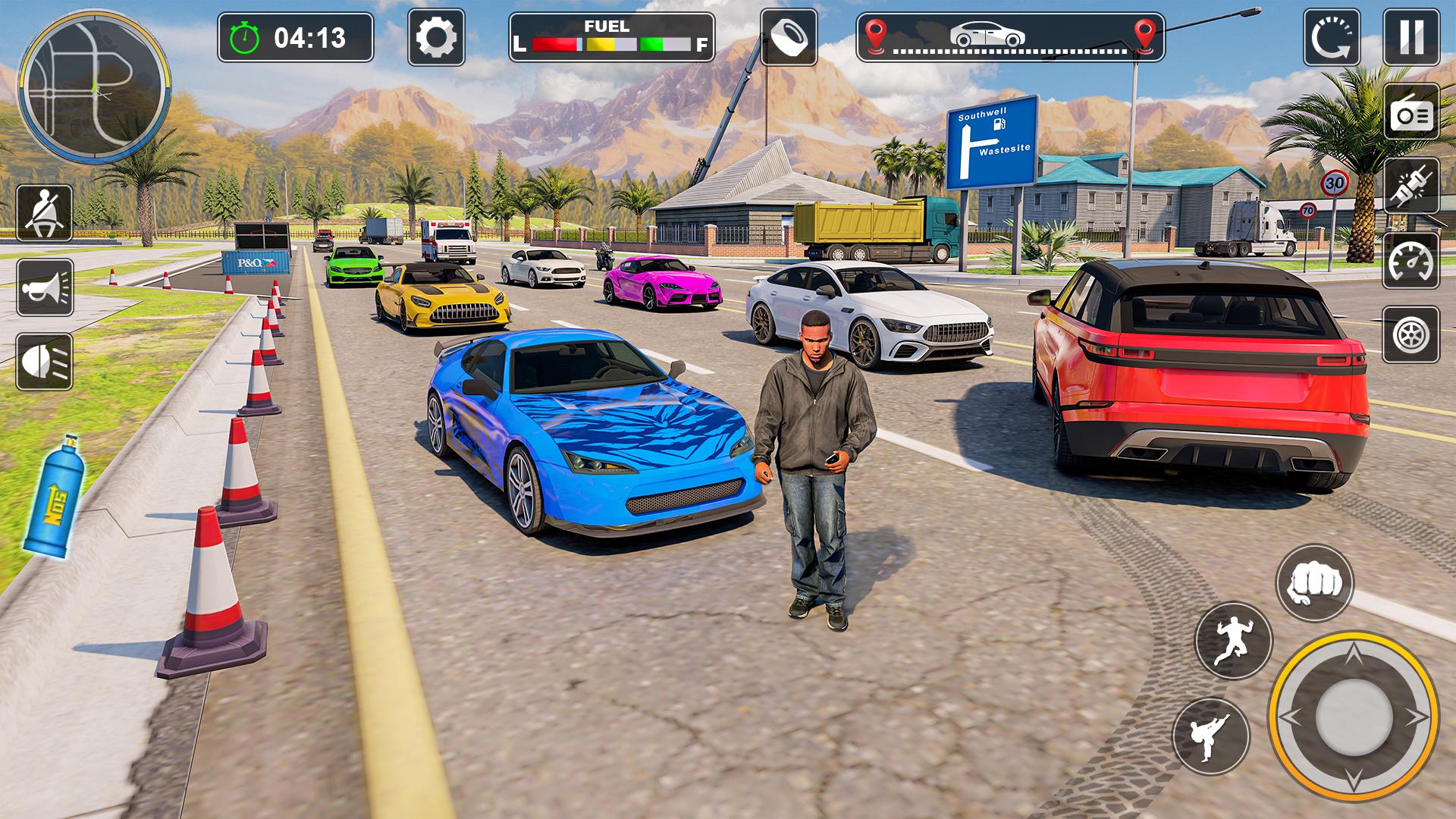Viewport: 1456px width, 819px height.
Task: Open the speedometer gauge button
Action: tap(1411, 260)
